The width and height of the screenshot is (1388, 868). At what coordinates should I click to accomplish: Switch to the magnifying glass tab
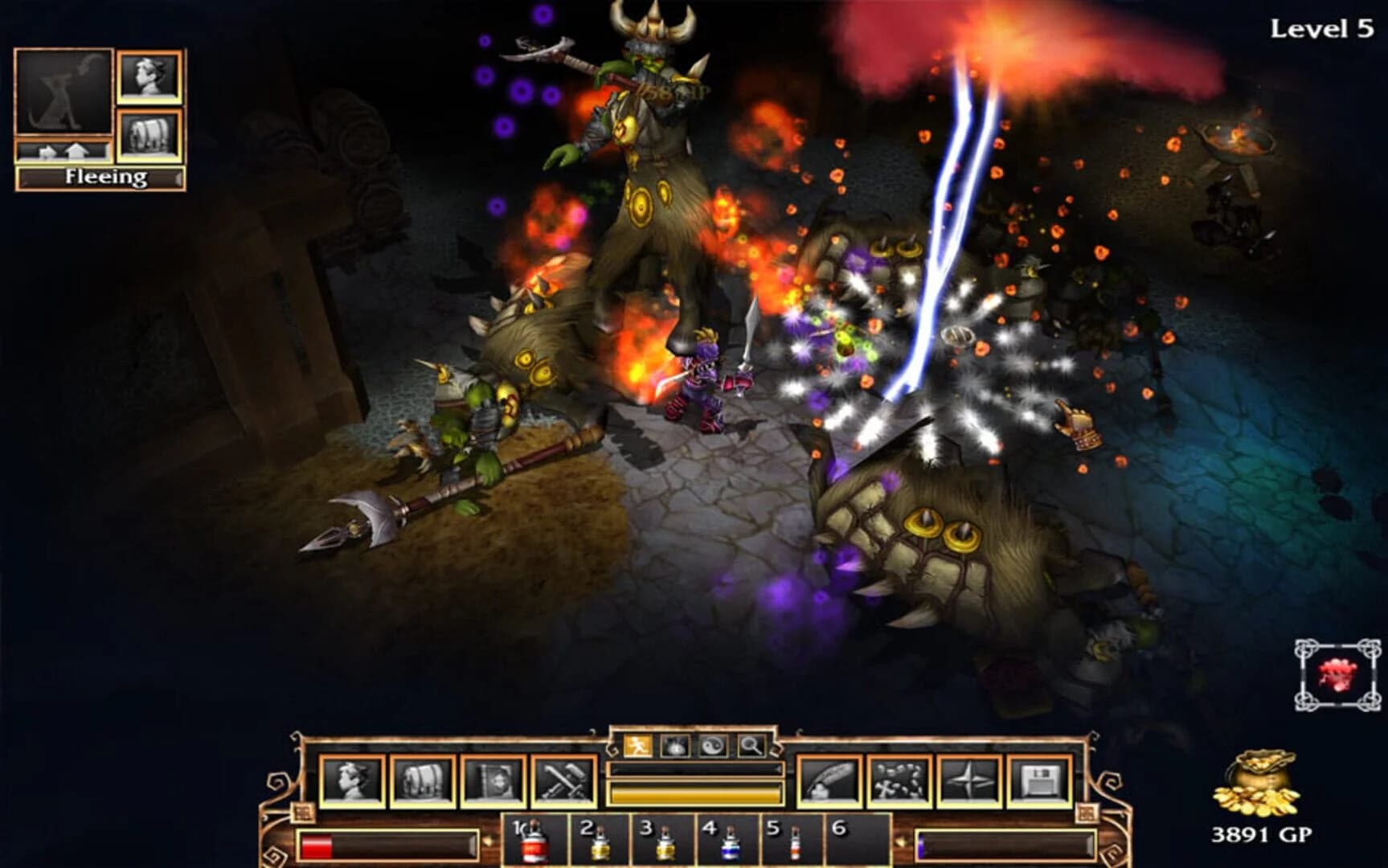[750, 744]
